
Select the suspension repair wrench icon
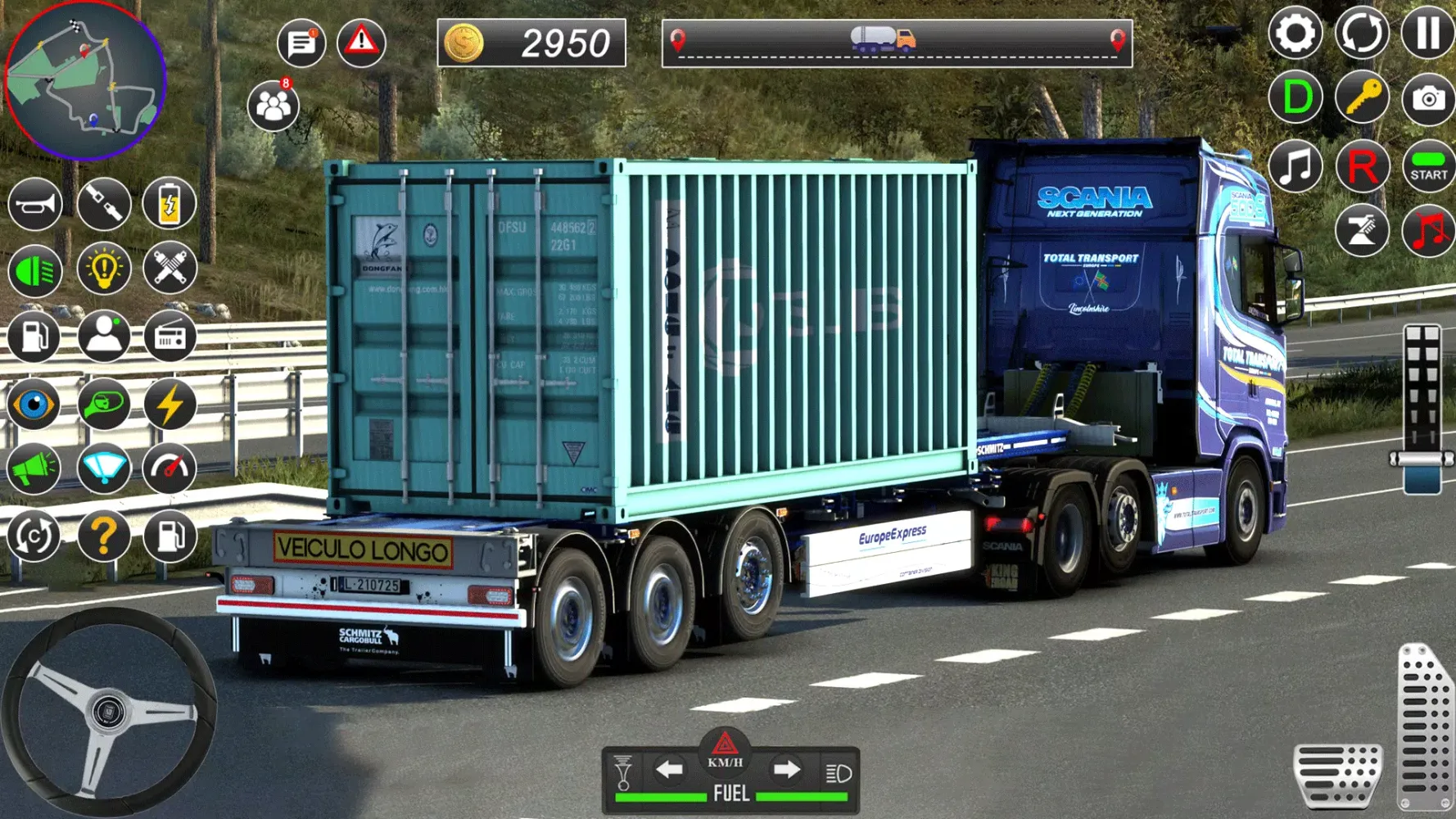[x=170, y=270]
